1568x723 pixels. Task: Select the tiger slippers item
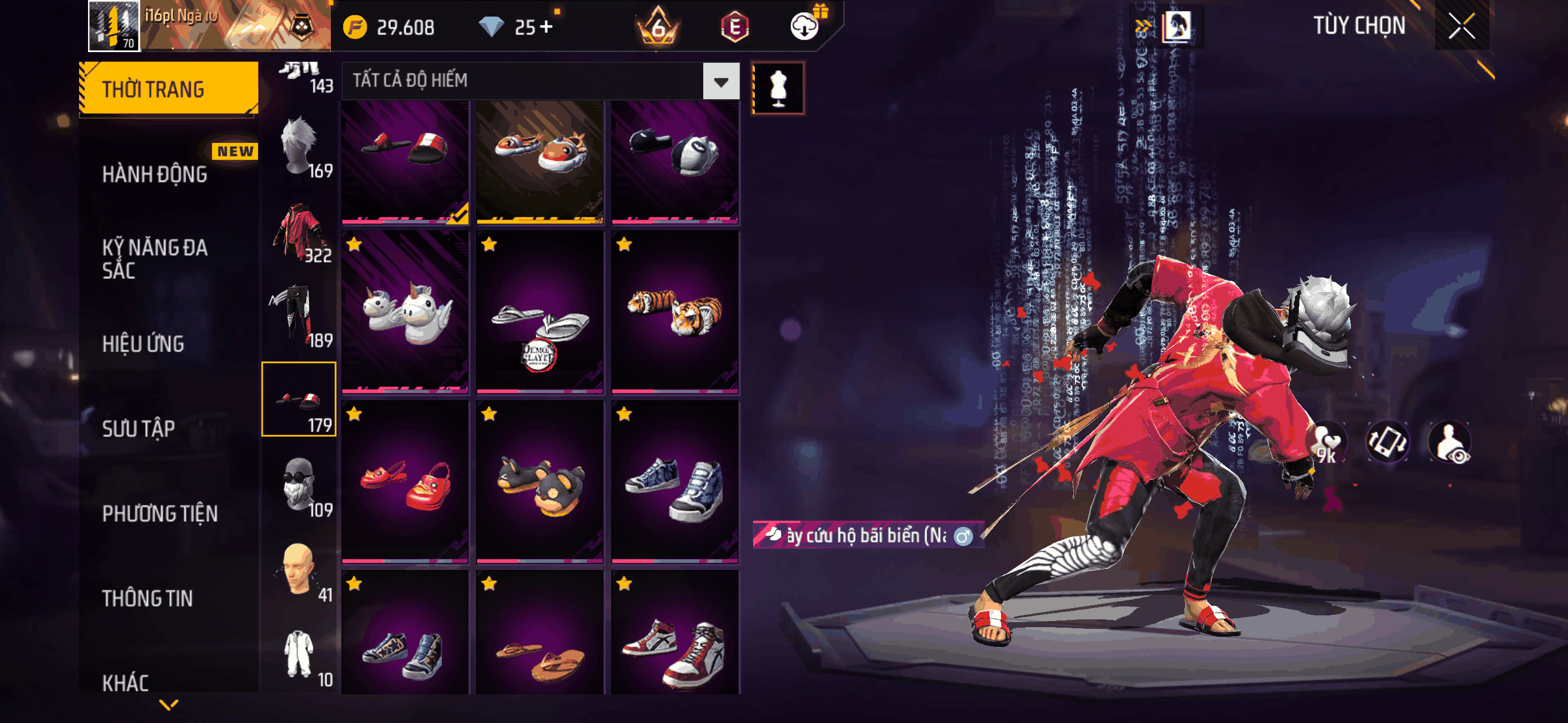pyautogui.click(x=675, y=312)
